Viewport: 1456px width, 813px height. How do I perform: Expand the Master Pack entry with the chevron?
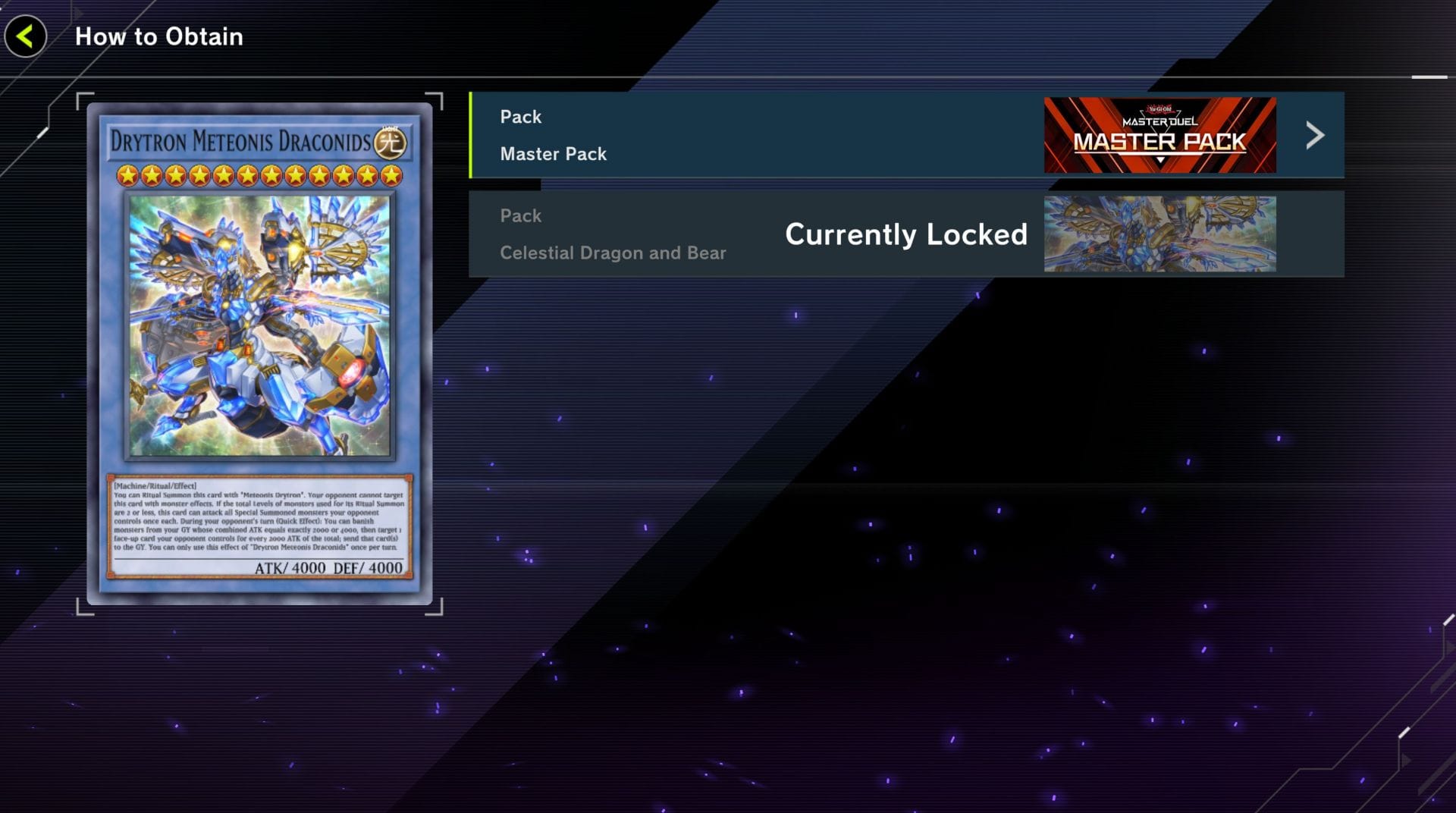[x=1314, y=136]
